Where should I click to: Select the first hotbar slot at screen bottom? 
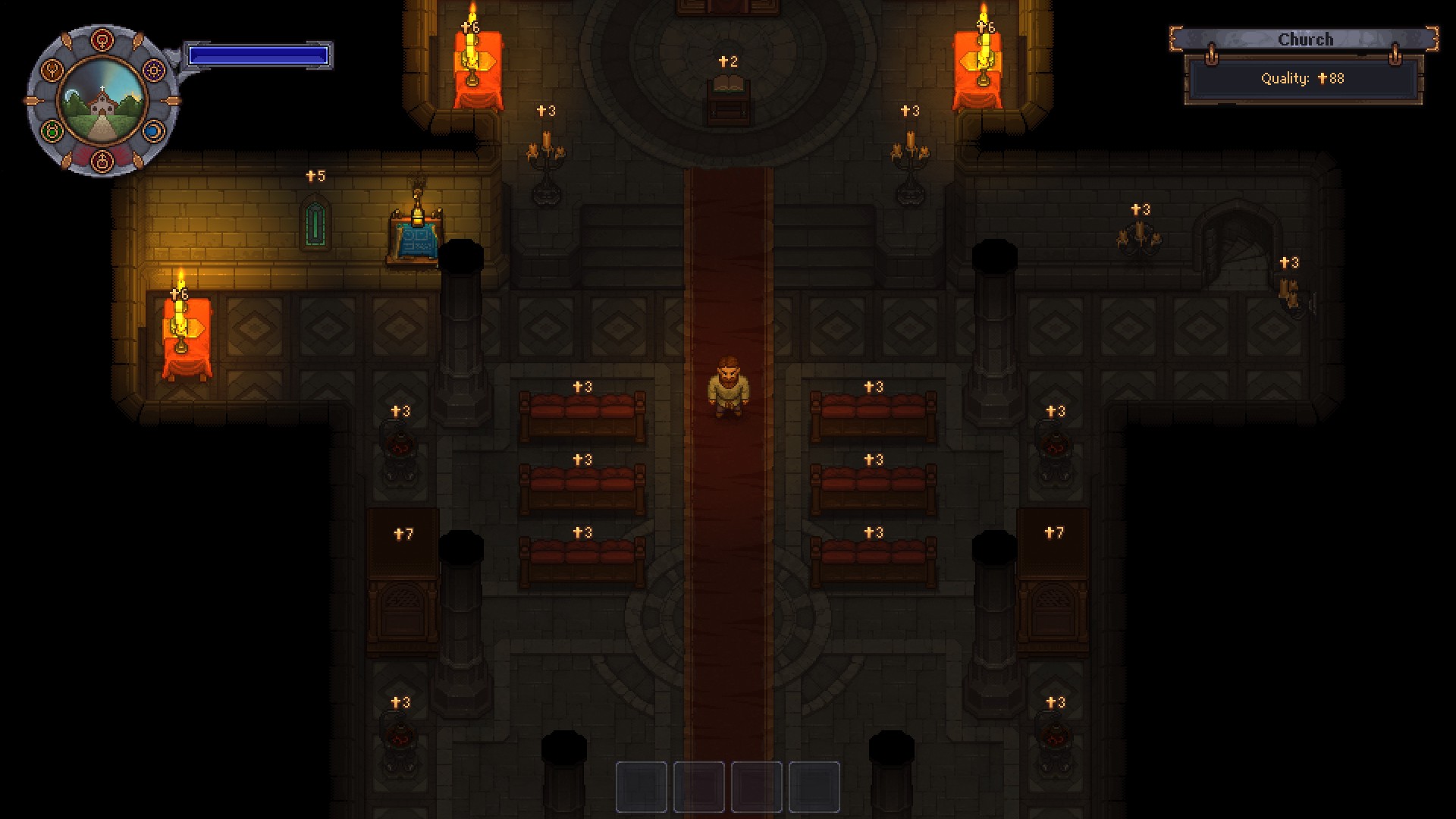(x=640, y=787)
